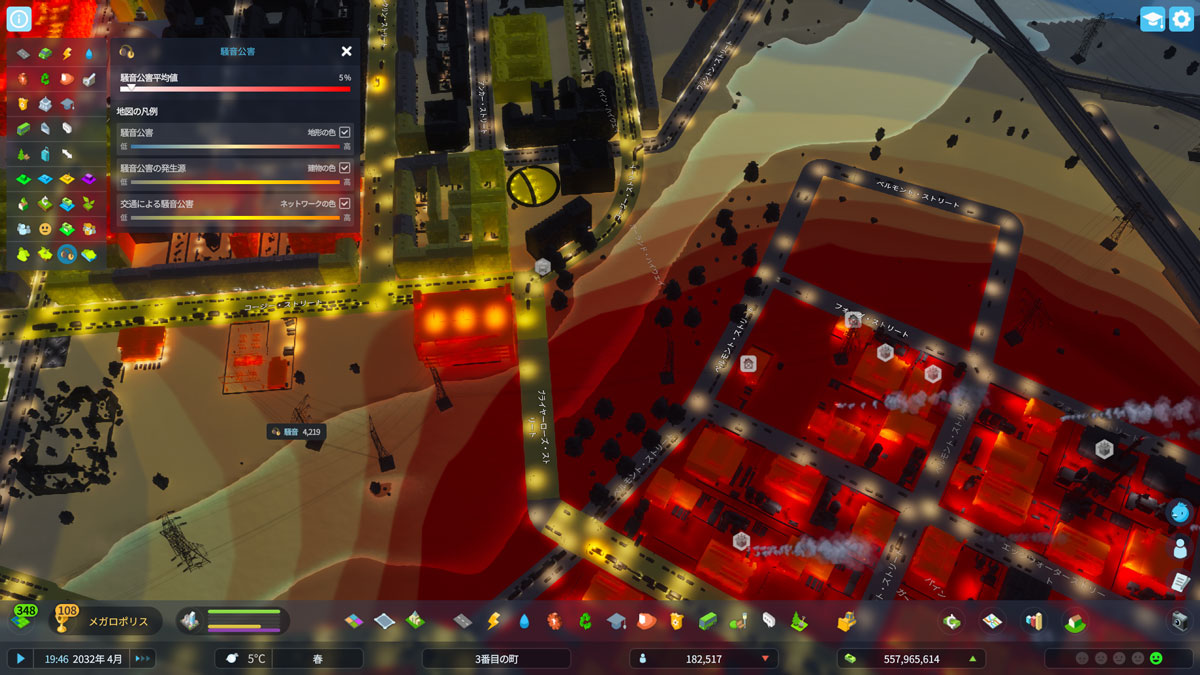The width and height of the screenshot is (1200, 675).
Task: Uncheck the 建物の色 checkbox
Action: [x=345, y=168]
